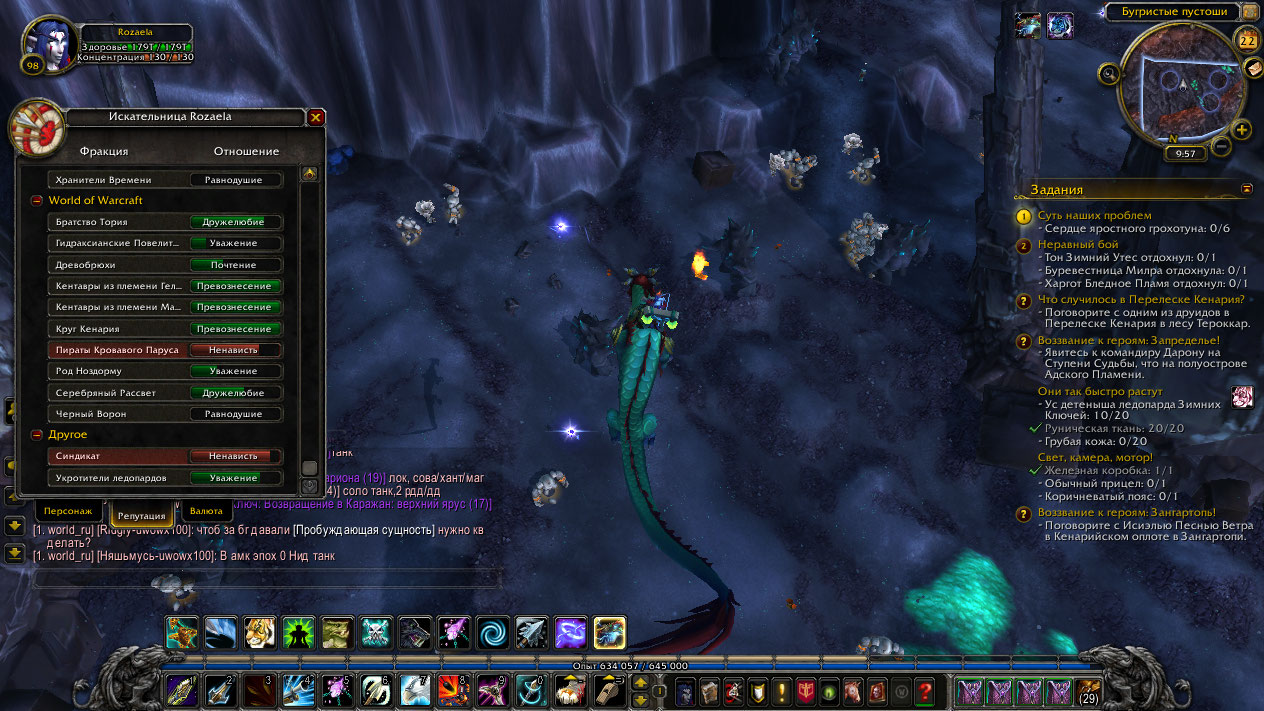This screenshot has width=1264, height=711.
Task: Select the Серебряный Рассвет reputation row
Action: point(164,393)
